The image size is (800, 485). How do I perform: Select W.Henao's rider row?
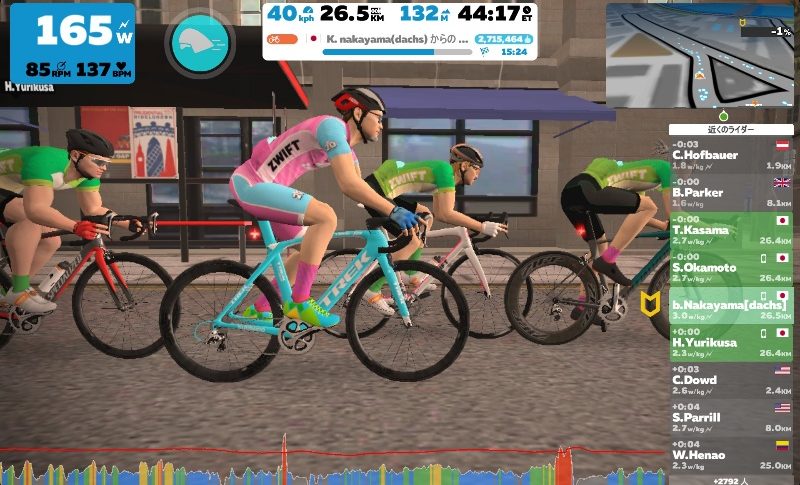click(731, 455)
